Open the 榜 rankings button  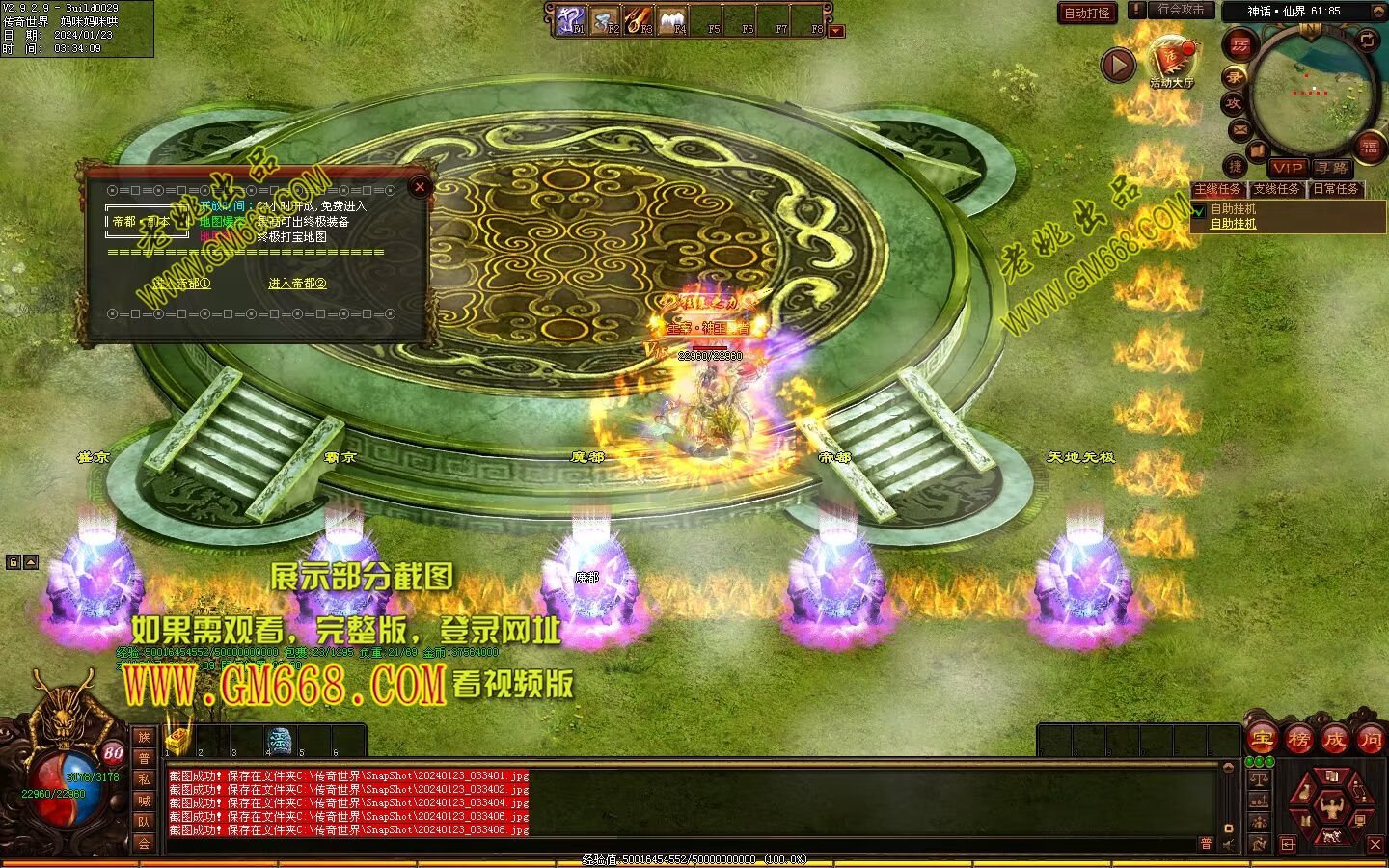[x=1299, y=739]
